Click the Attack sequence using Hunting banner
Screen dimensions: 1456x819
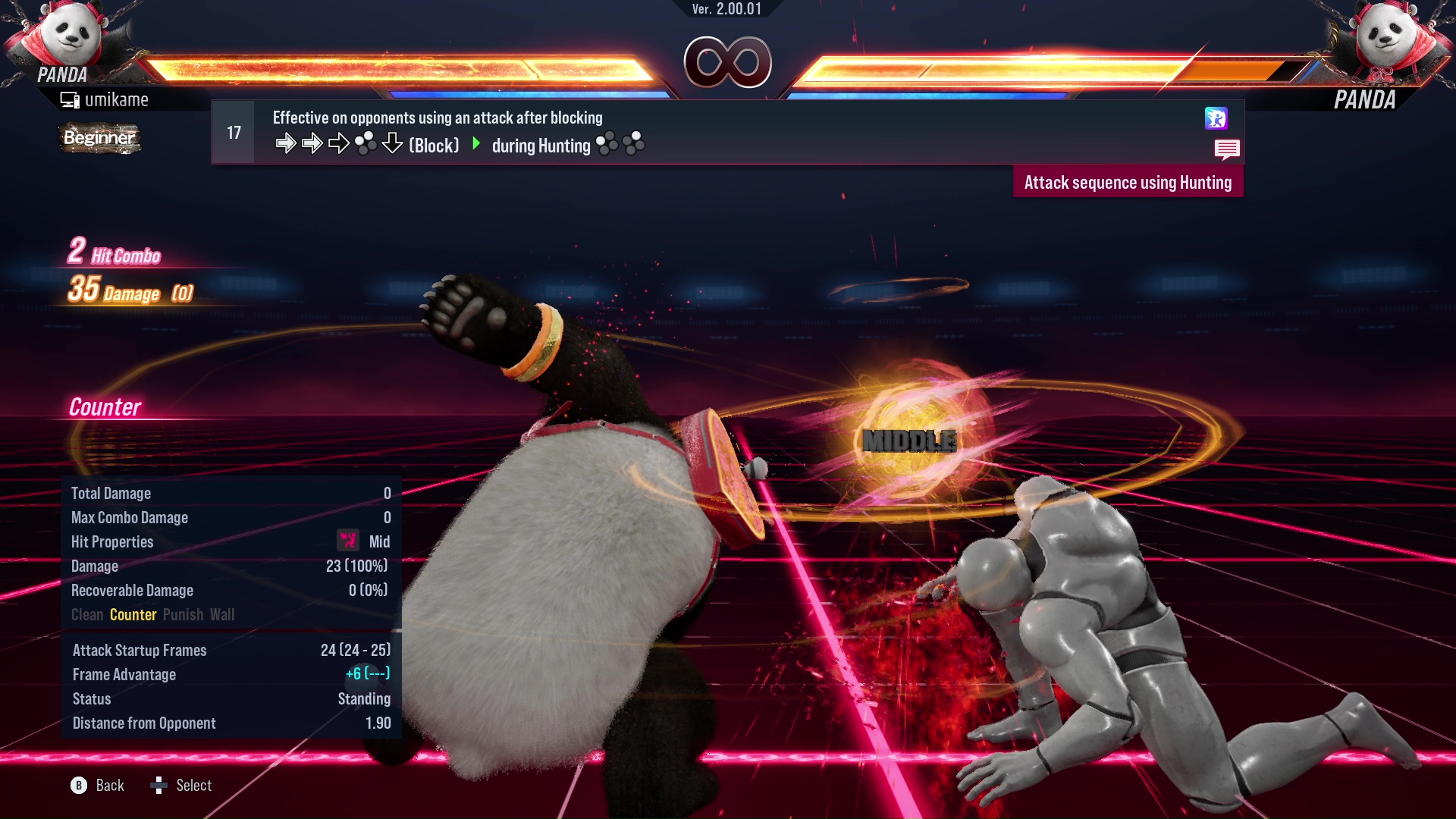[1128, 182]
